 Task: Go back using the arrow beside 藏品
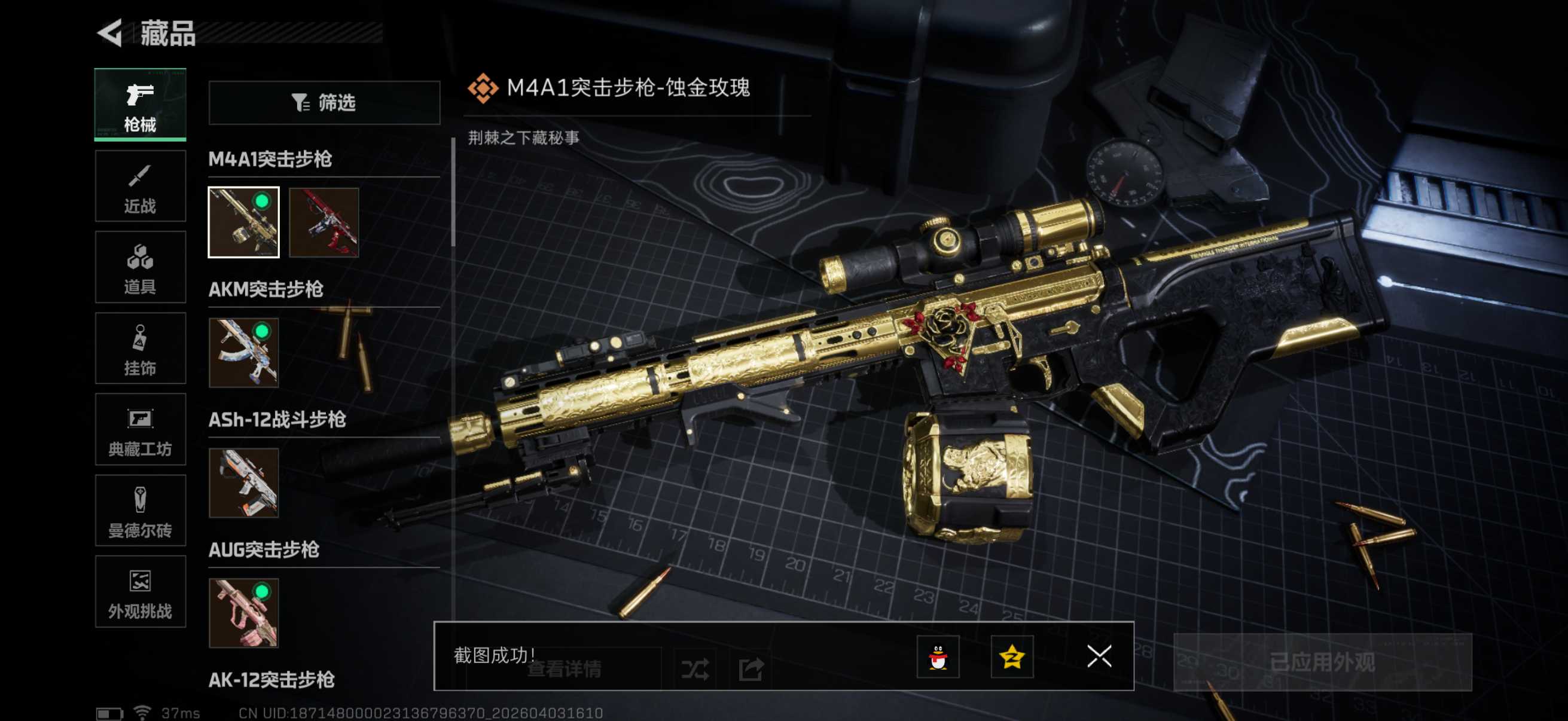tap(111, 33)
